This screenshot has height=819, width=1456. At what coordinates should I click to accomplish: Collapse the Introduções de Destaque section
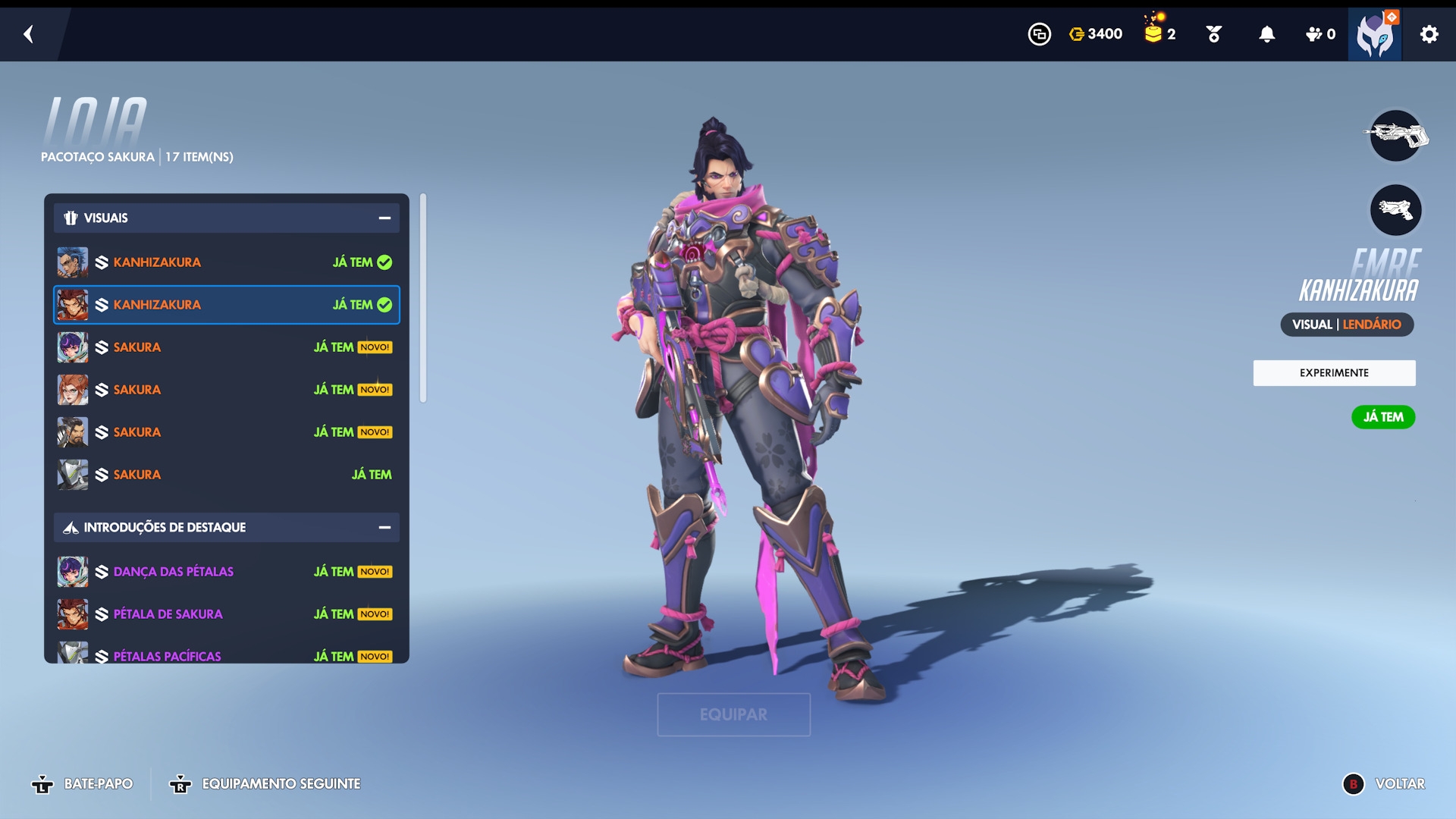pyautogui.click(x=384, y=528)
